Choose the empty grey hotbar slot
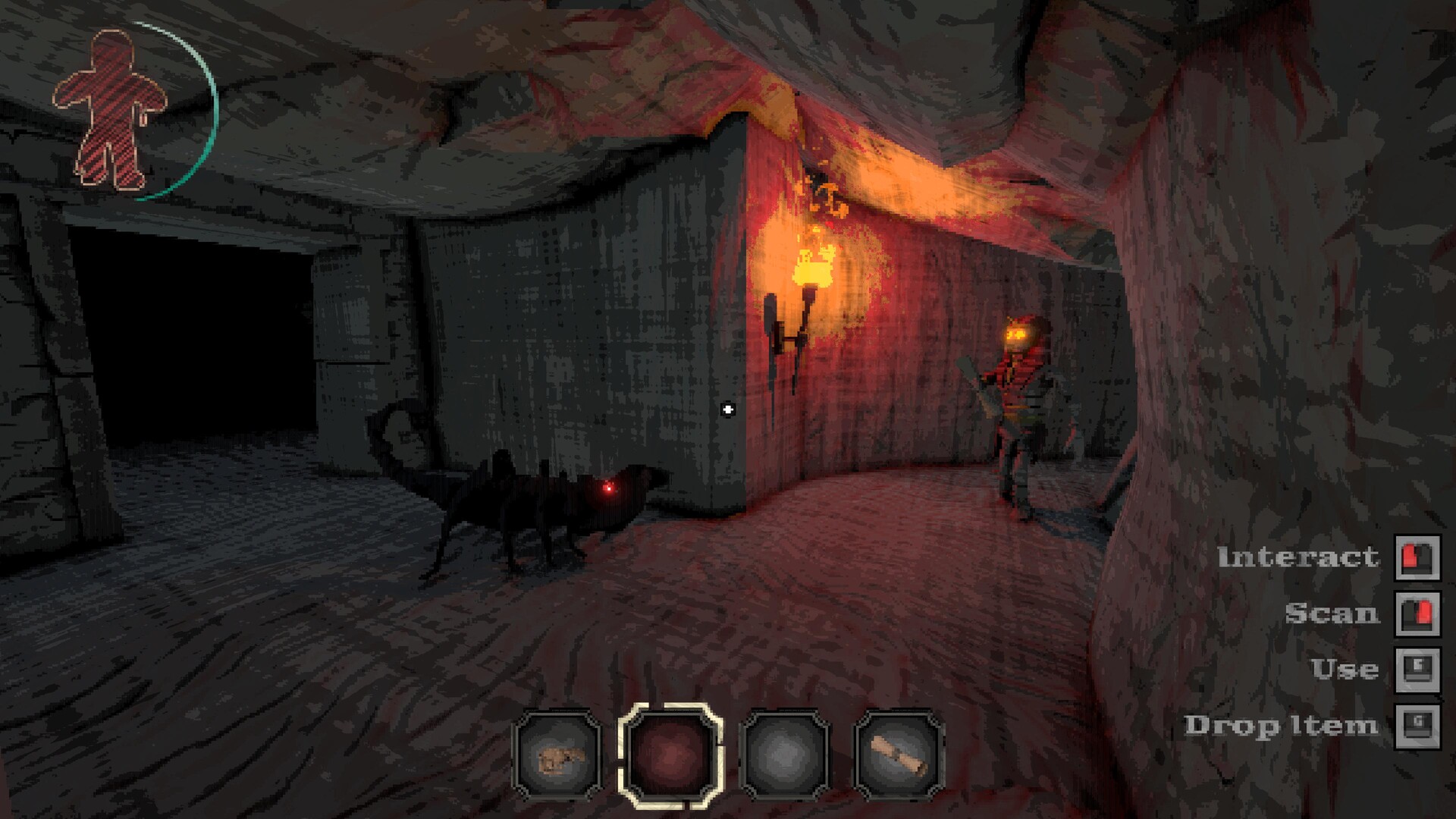1456x819 pixels. [x=785, y=756]
